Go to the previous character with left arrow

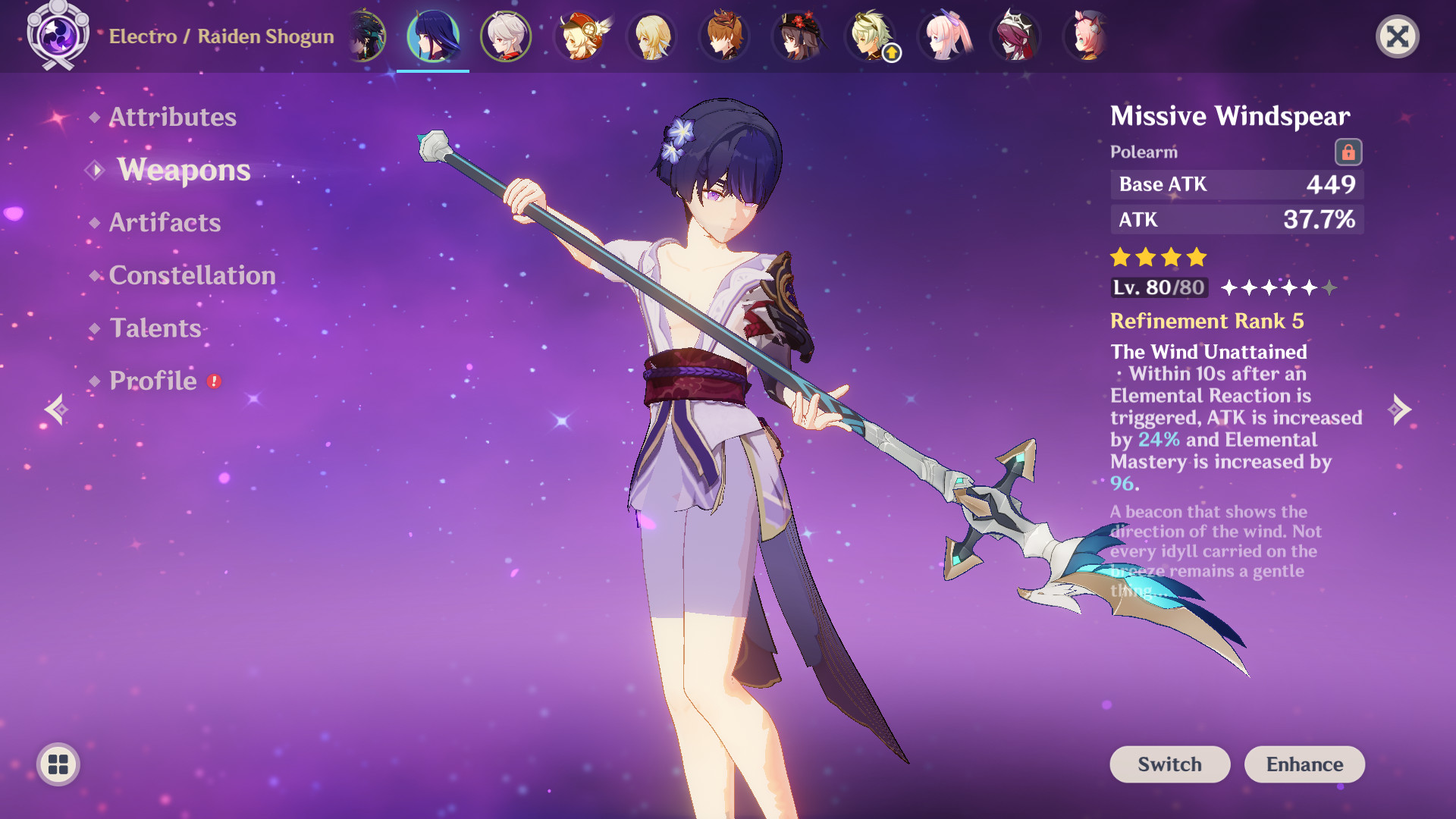coord(57,409)
